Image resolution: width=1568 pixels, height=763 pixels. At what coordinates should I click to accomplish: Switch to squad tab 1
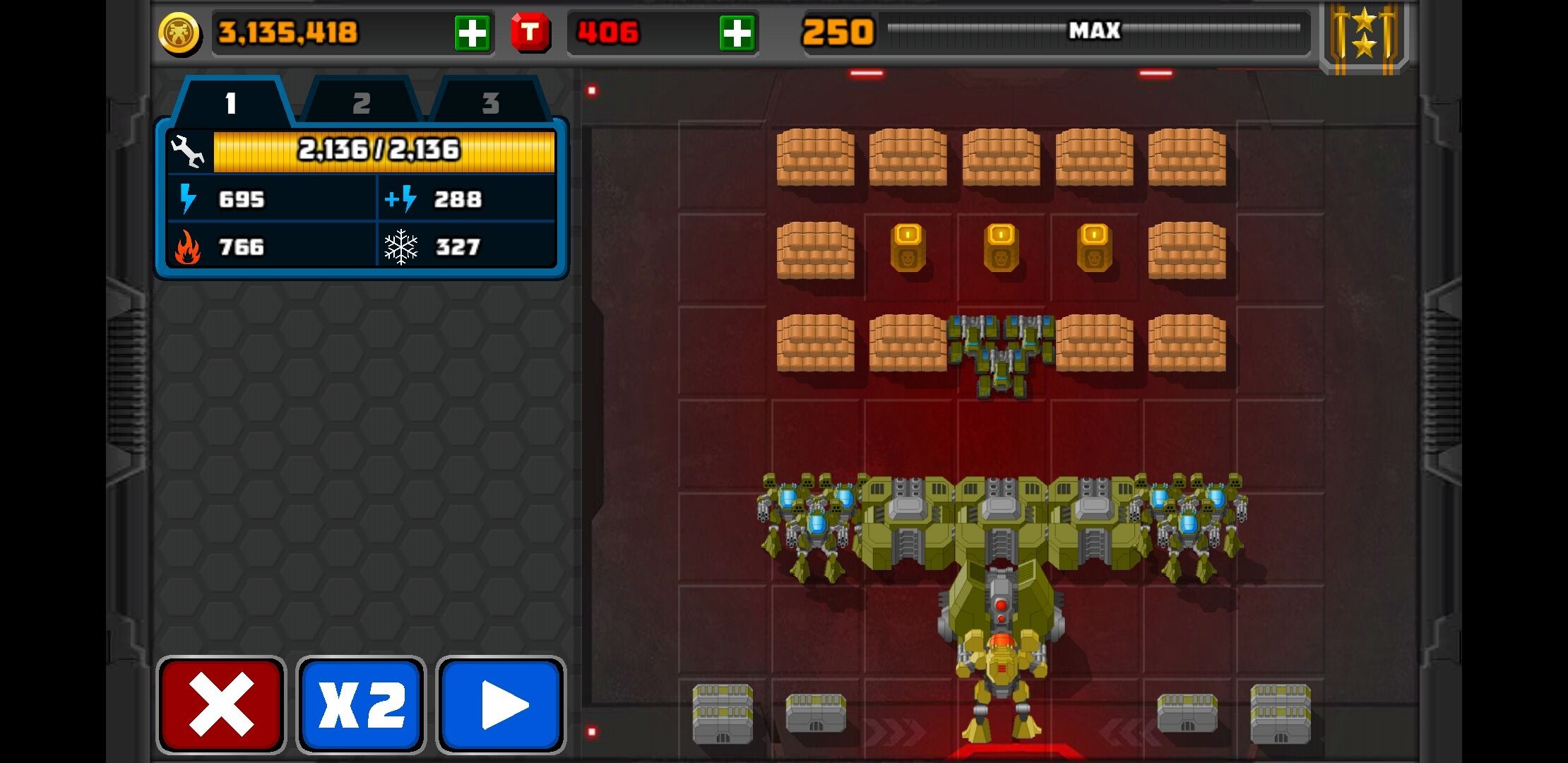click(x=230, y=103)
